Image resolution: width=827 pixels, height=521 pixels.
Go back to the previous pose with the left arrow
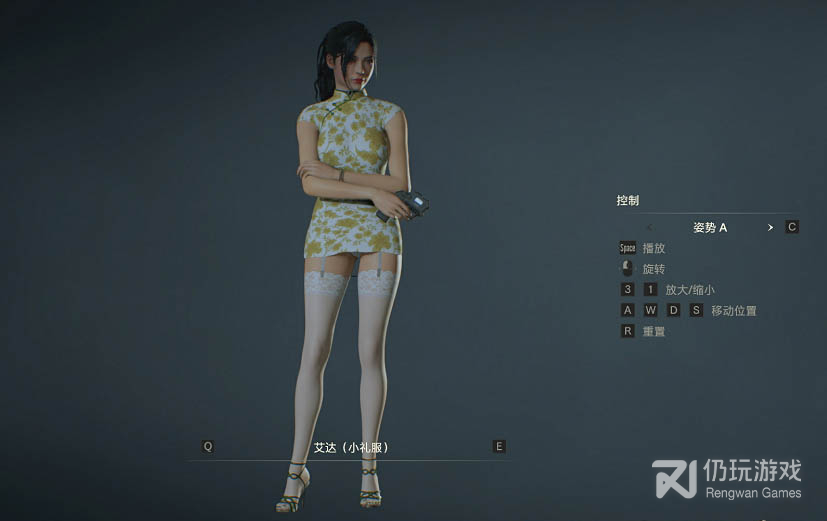click(x=649, y=227)
